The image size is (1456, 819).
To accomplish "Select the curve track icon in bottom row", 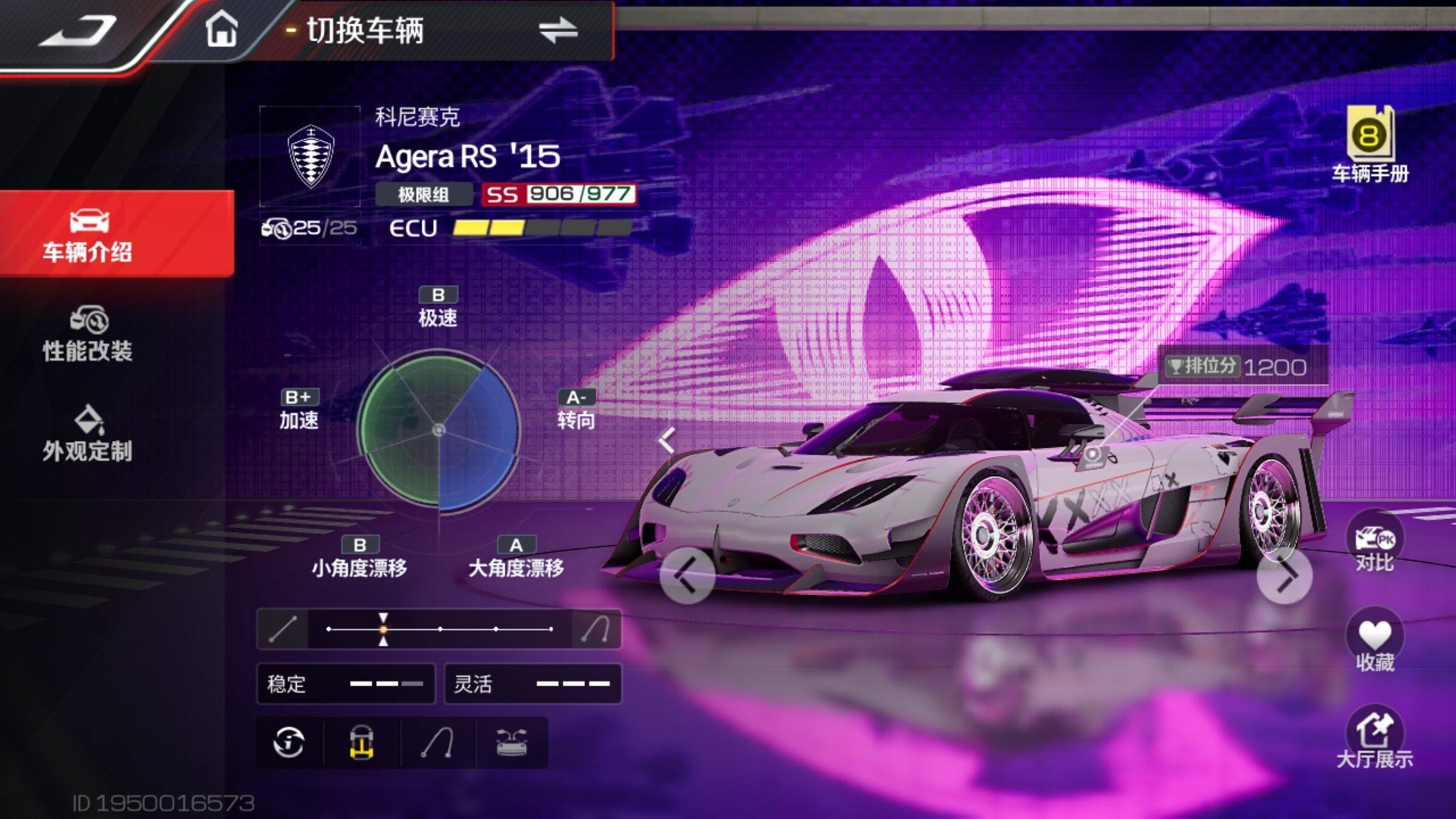I will coord(438,743).
